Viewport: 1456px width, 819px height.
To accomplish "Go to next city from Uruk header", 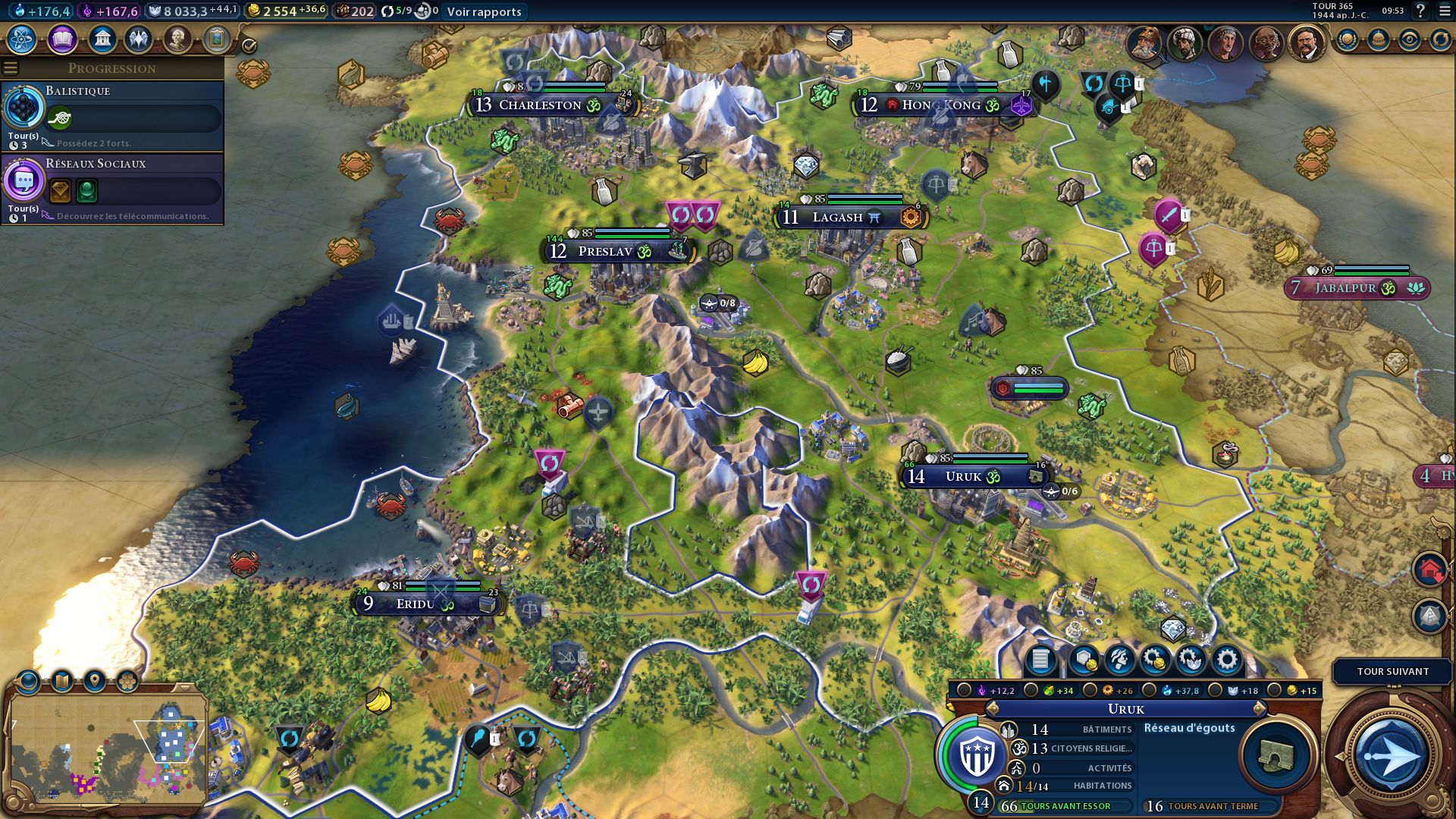I will (1260, 708).
